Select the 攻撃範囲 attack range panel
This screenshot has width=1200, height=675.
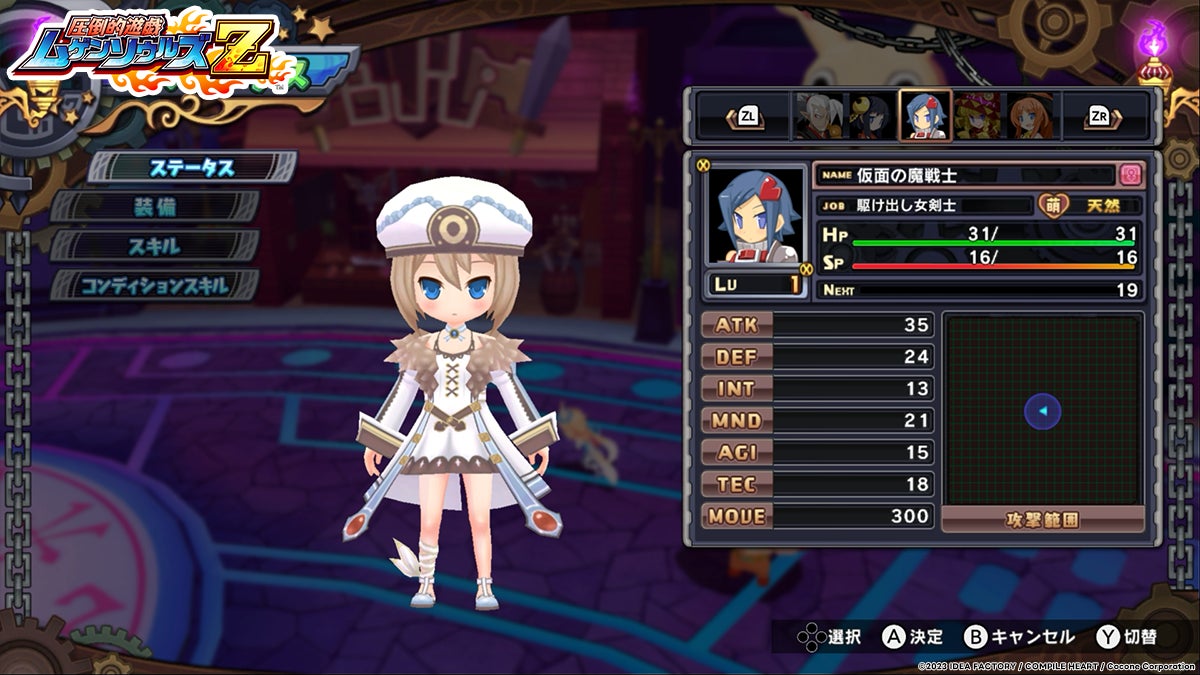1043,521
